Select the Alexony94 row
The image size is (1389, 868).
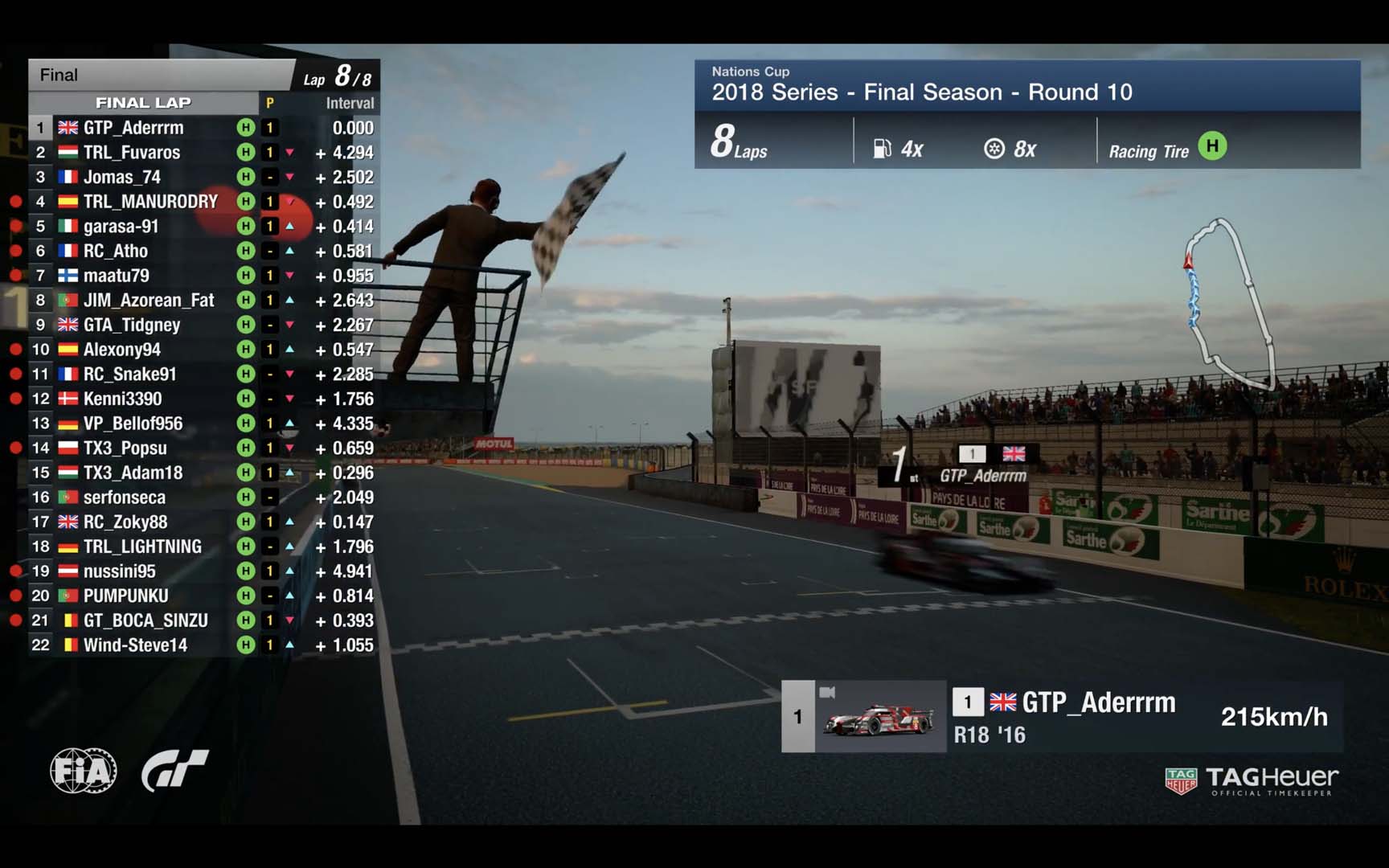click(x=122, y=350)
